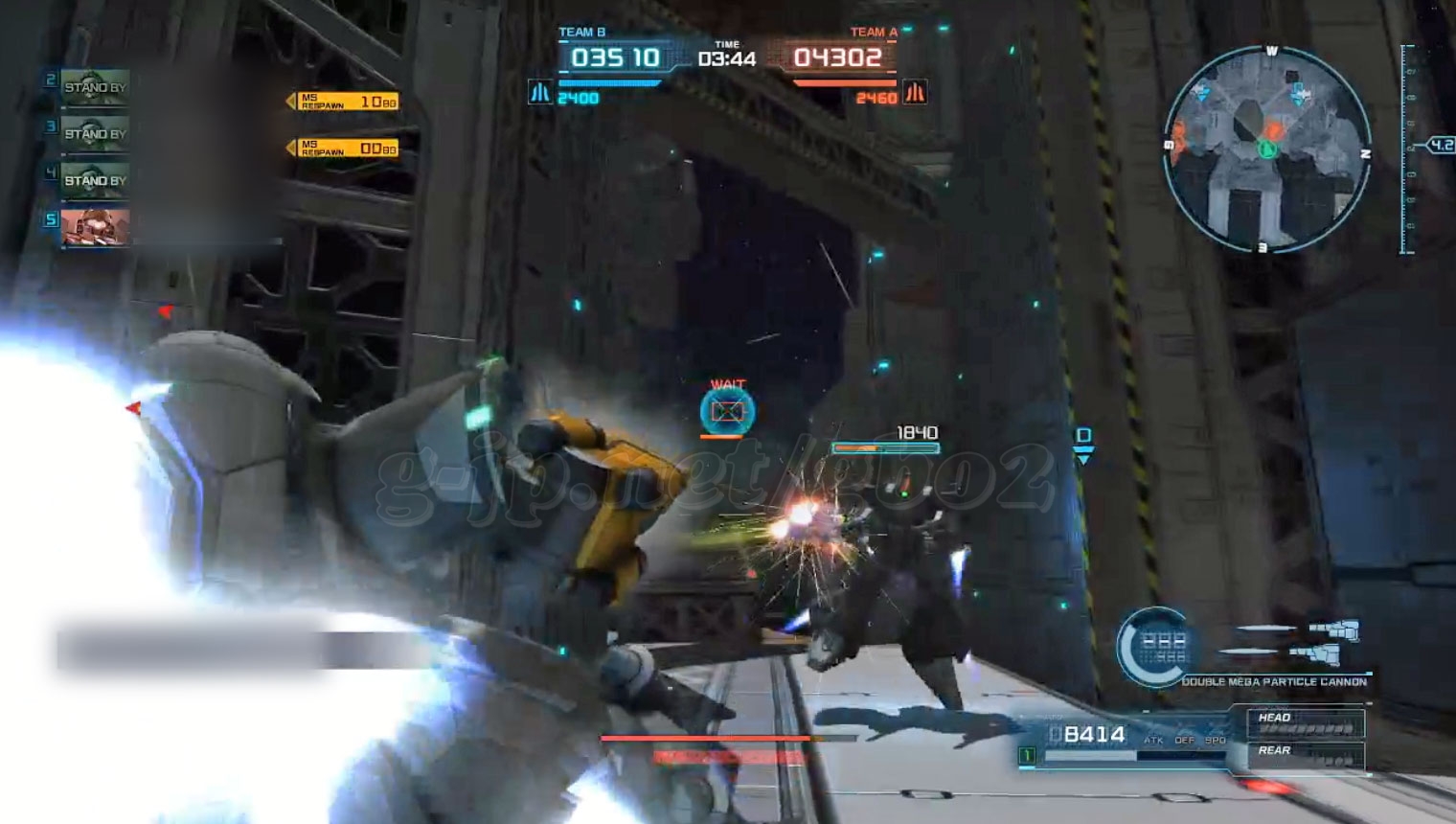The width and height of the screenshot is (1456, 824).
Task: Click the HEAD part status panel
Action: coord(1306,722)
